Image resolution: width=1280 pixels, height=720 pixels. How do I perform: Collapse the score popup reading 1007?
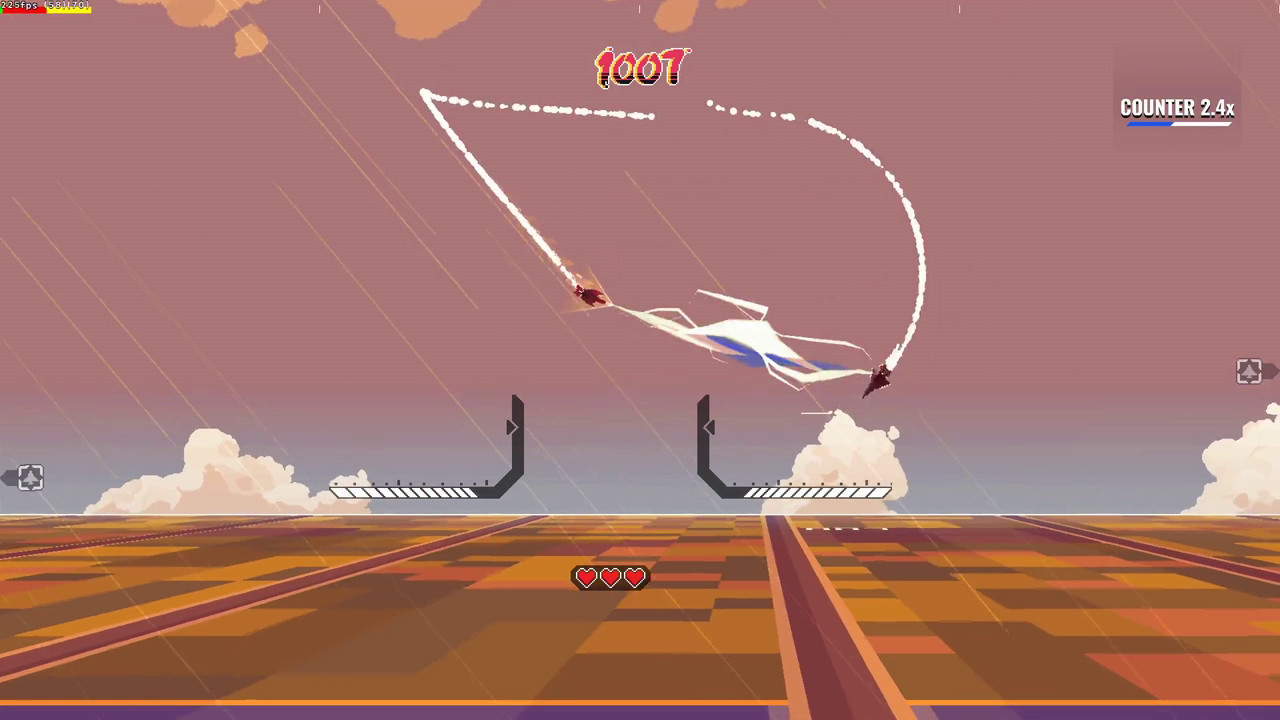point(643,68)
